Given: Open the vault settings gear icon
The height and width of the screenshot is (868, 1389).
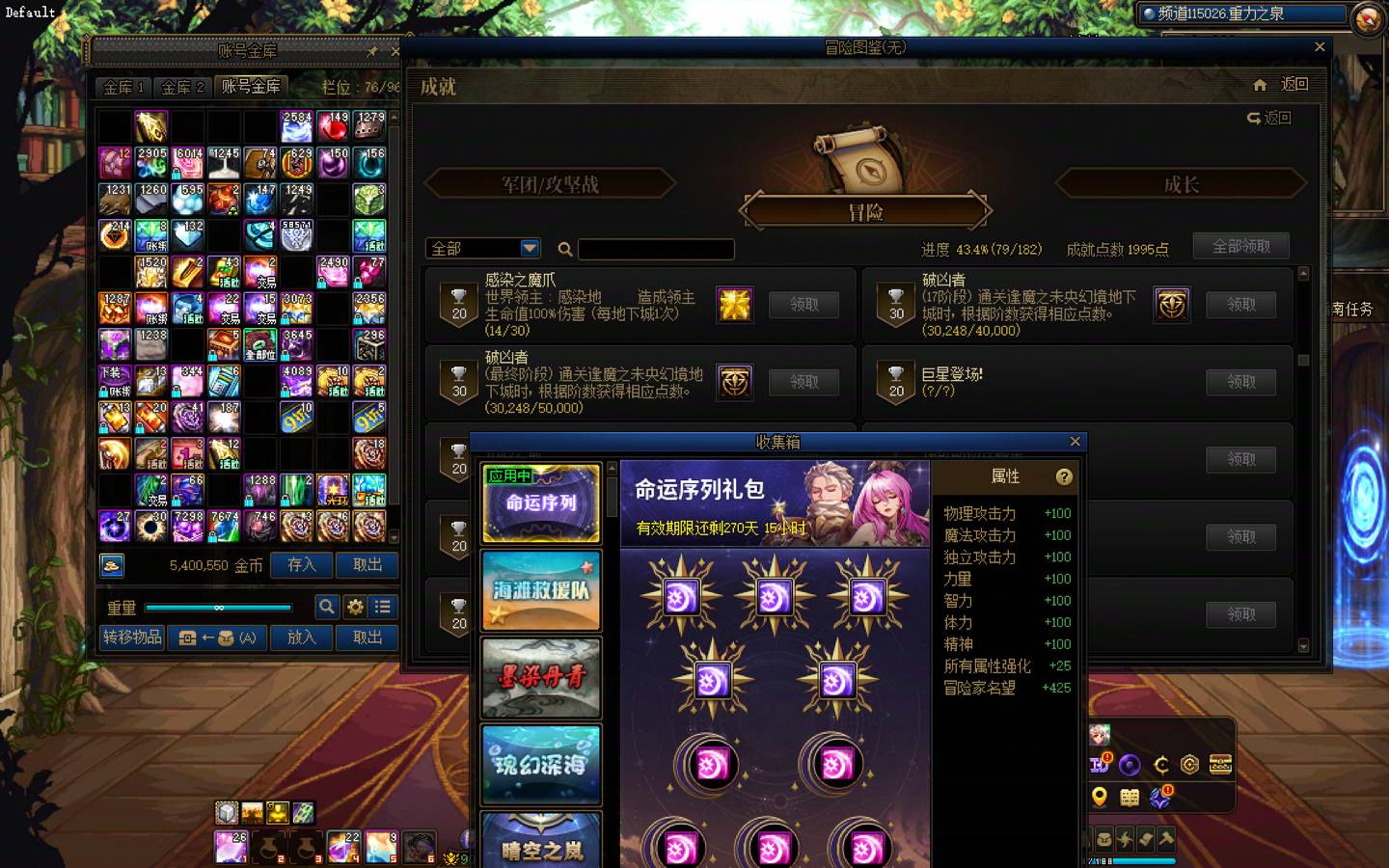Looking at the screenshot, I should [356, 608].
